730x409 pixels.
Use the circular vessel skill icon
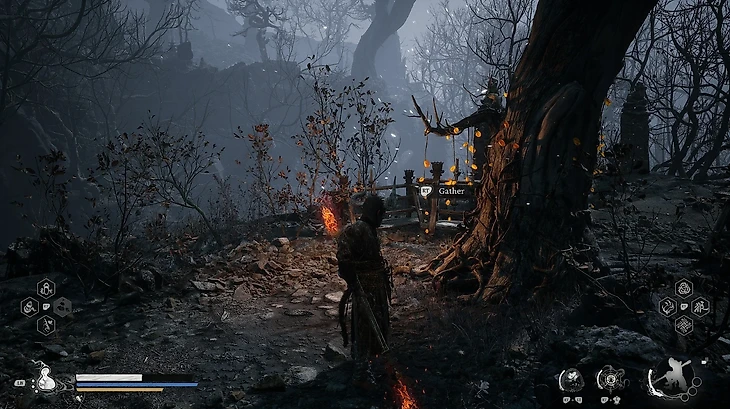click(609, 379)
